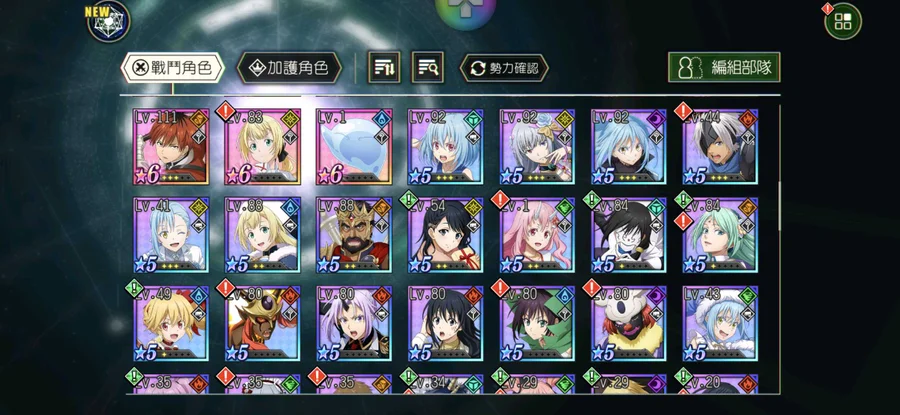
Task: Select the Lv.84 green-haired character card
Action: tap(720, 235)
